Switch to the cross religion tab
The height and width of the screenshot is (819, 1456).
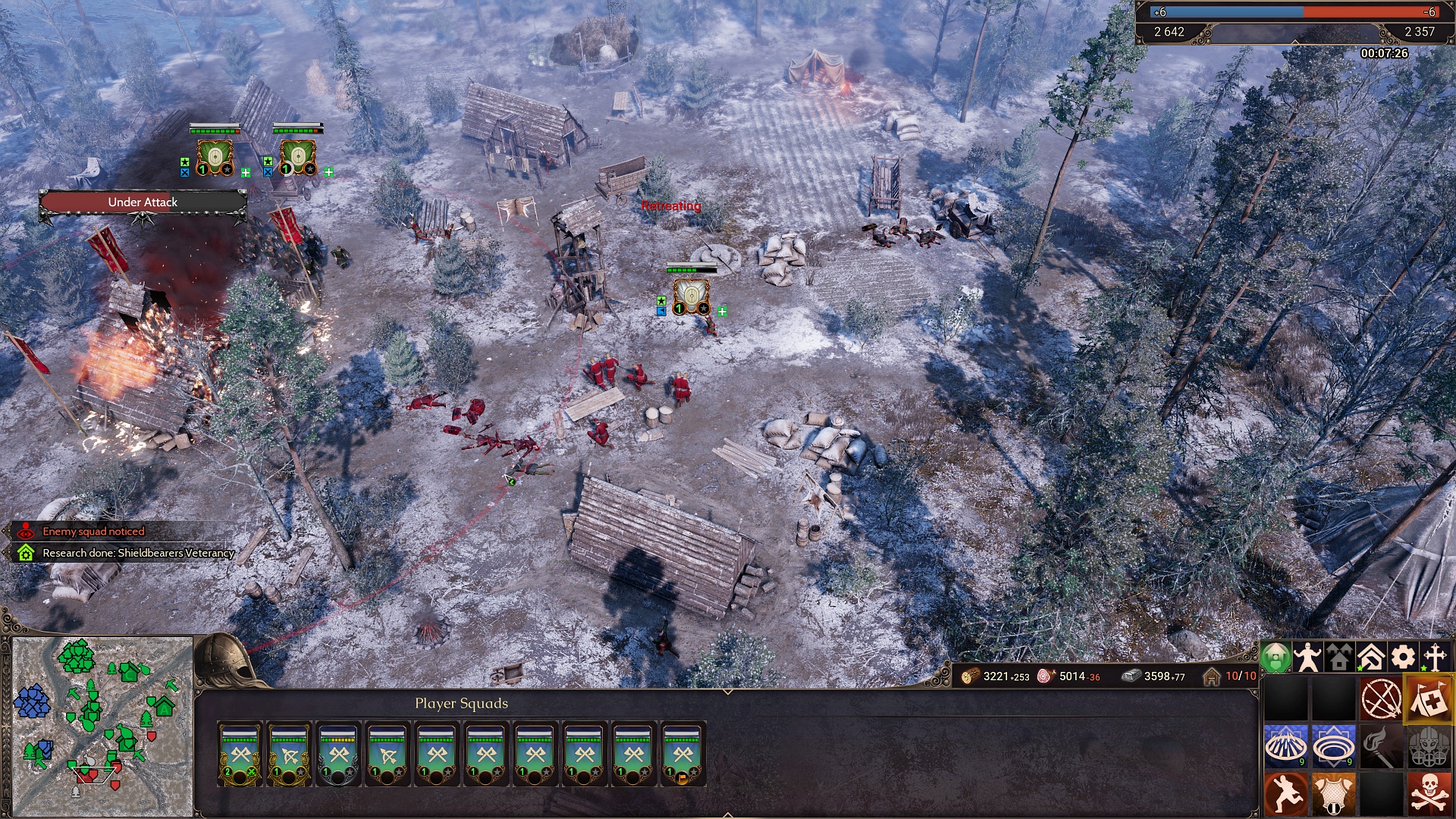pos(1435,657)
